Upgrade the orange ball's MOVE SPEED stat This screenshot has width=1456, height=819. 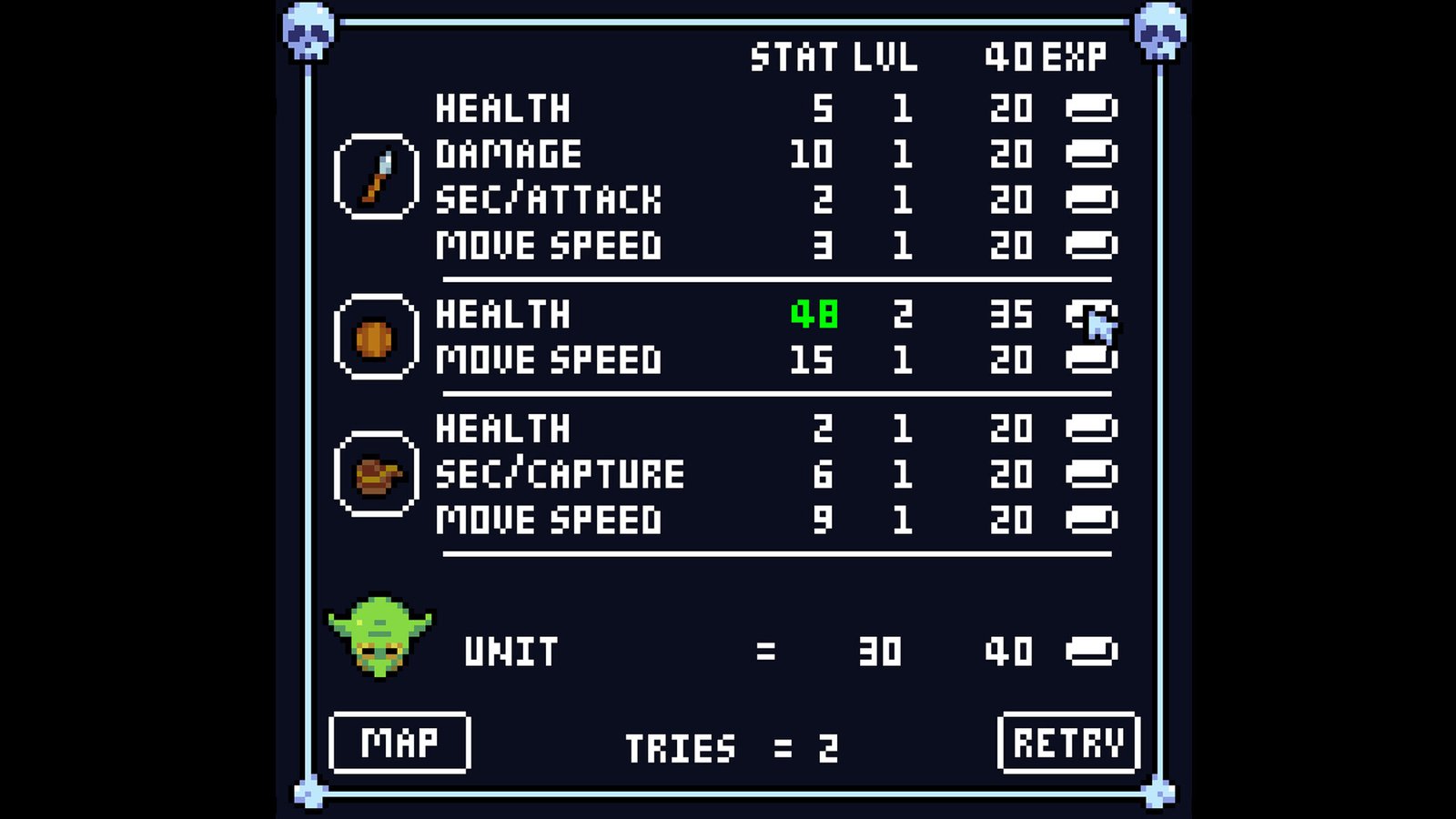1091,359
